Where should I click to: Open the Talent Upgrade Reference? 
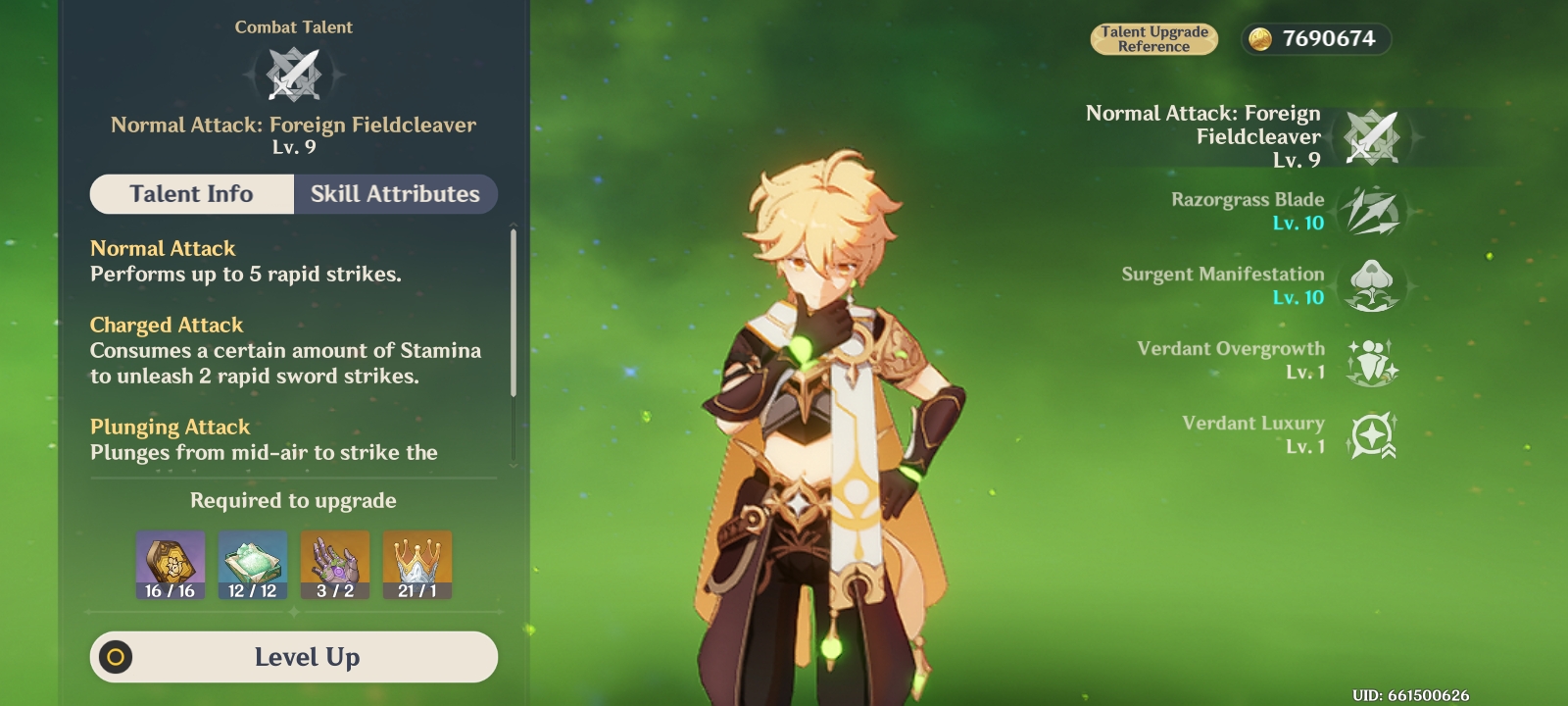coord(1154,39)
